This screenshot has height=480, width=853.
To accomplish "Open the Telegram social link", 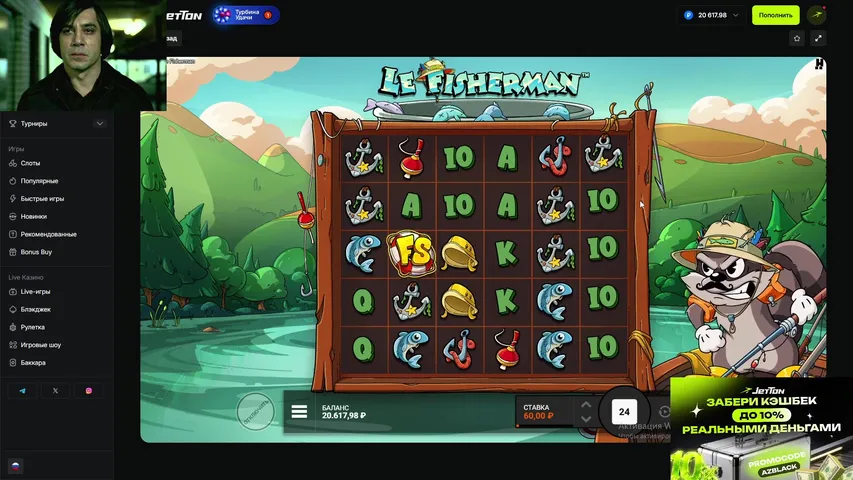I will click(22, 391).
